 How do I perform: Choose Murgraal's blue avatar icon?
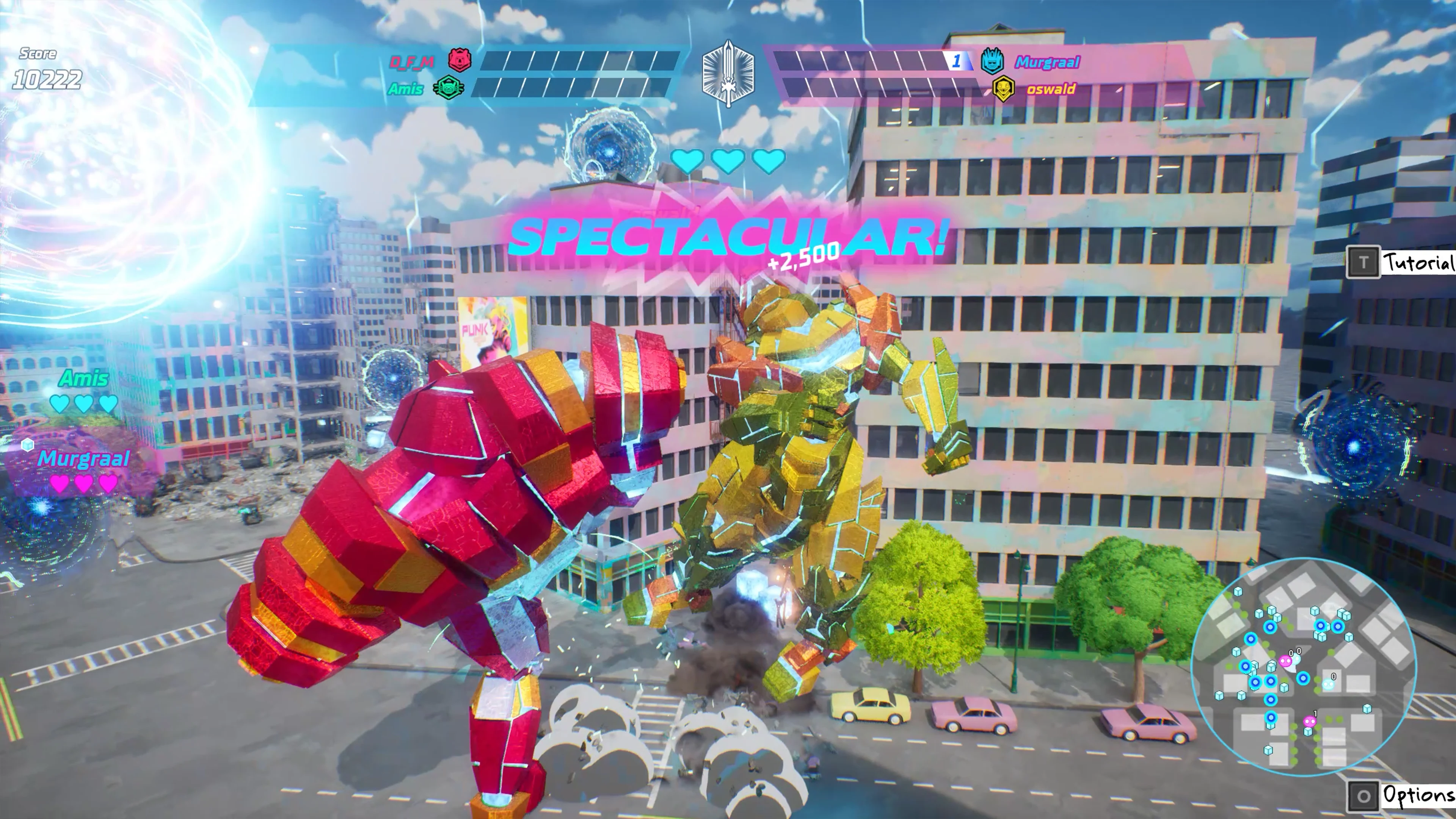pyautogui.click(x=992, y=61)
